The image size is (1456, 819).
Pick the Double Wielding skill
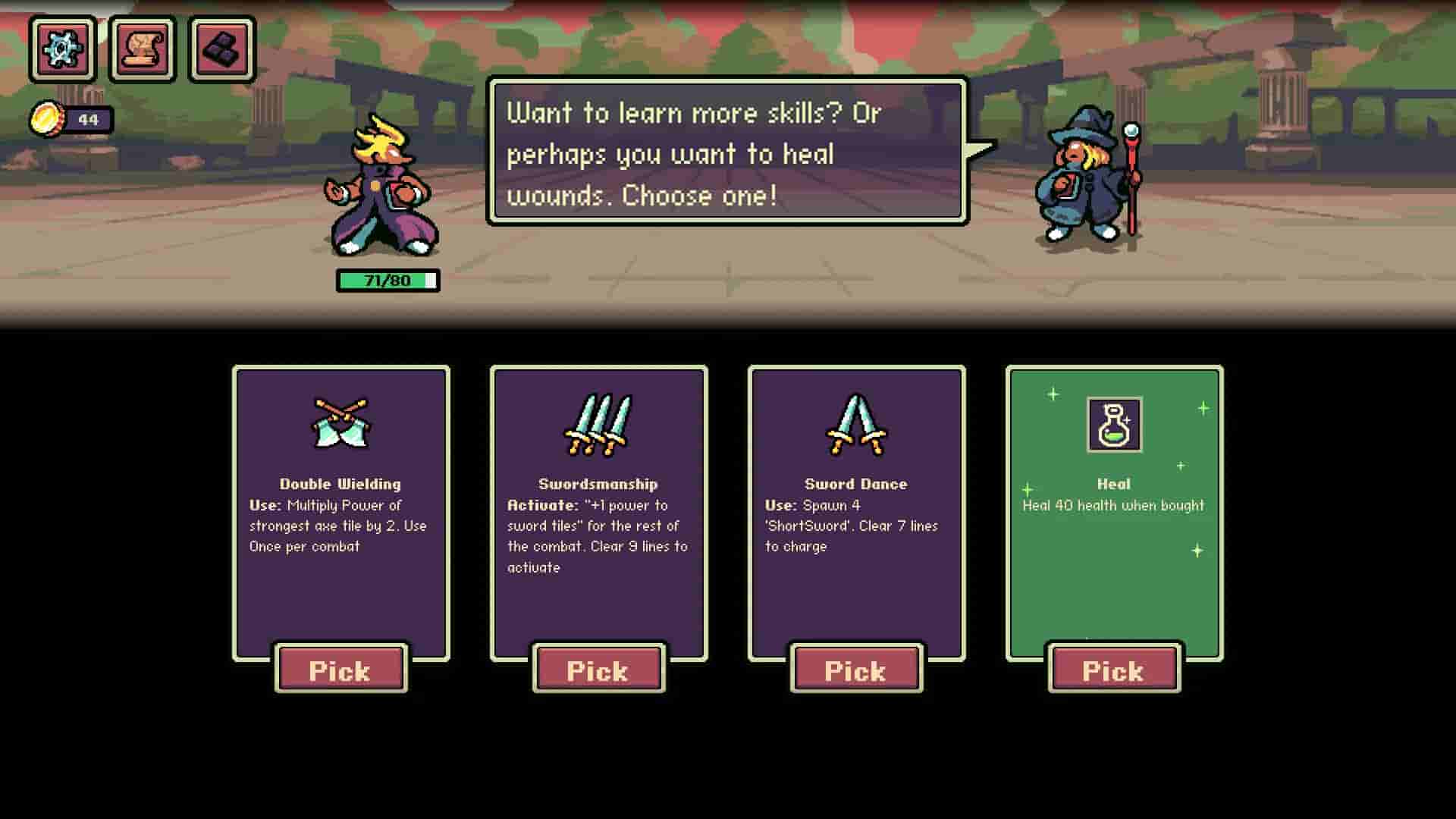pos(340,670)
